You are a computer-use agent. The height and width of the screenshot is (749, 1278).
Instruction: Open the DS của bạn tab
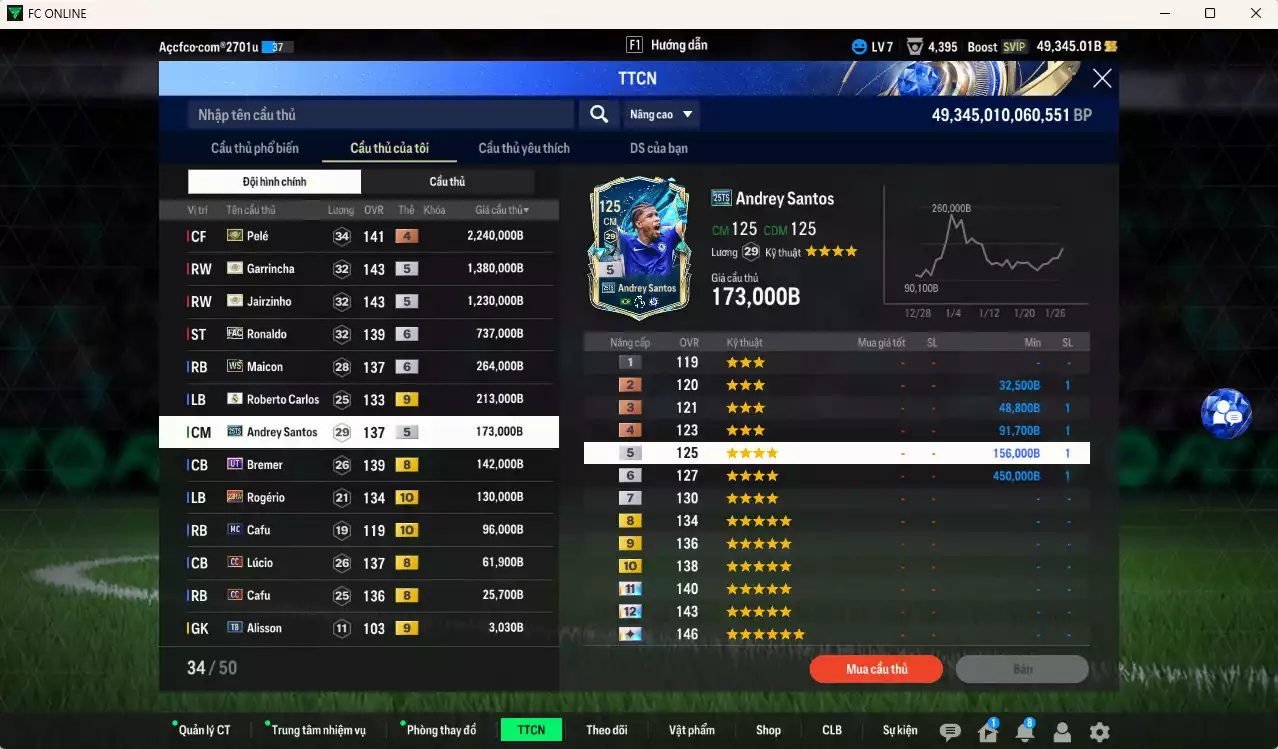(658, 149)
